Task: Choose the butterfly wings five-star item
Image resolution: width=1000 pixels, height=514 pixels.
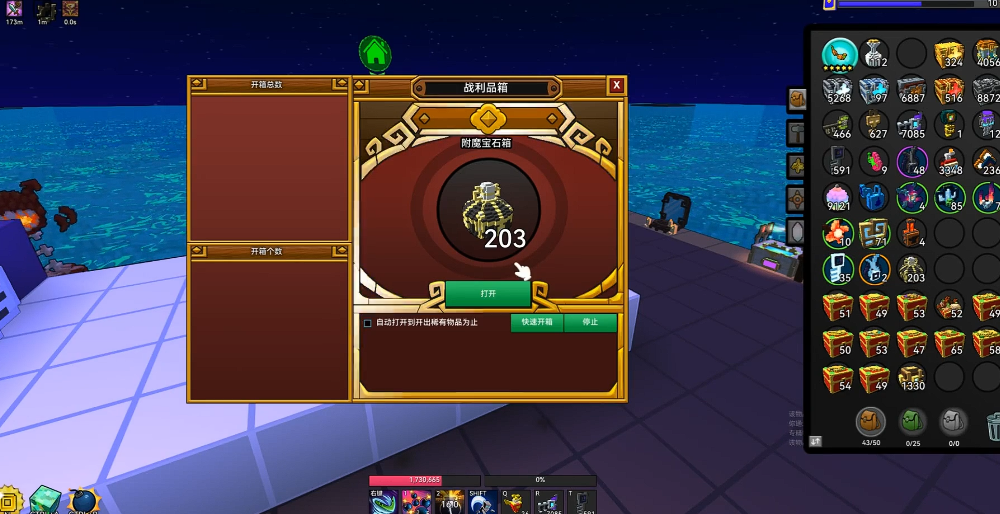Action: (x=839, y=54)
